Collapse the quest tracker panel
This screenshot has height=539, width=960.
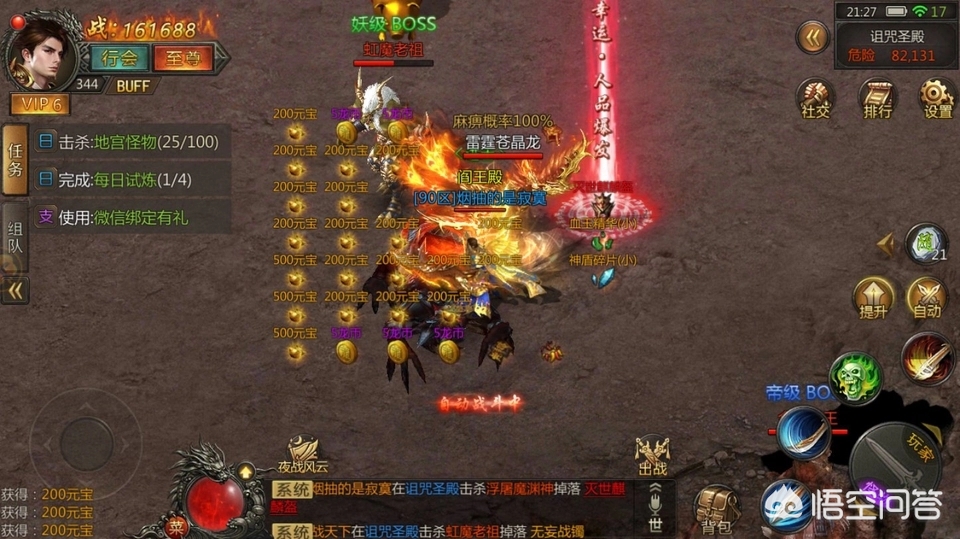point(15,290)
